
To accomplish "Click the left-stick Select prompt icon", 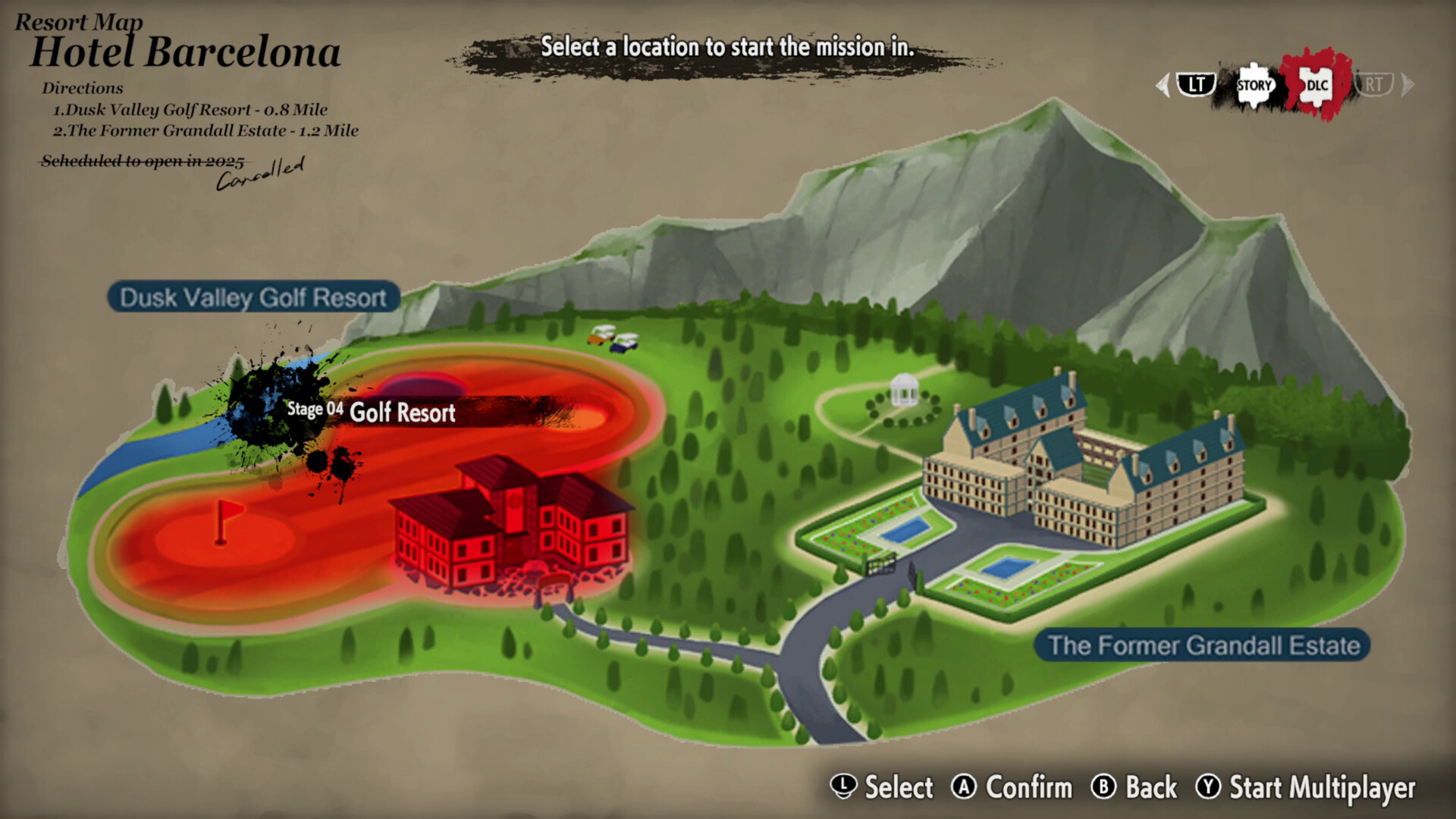I will tap(843, 789).
